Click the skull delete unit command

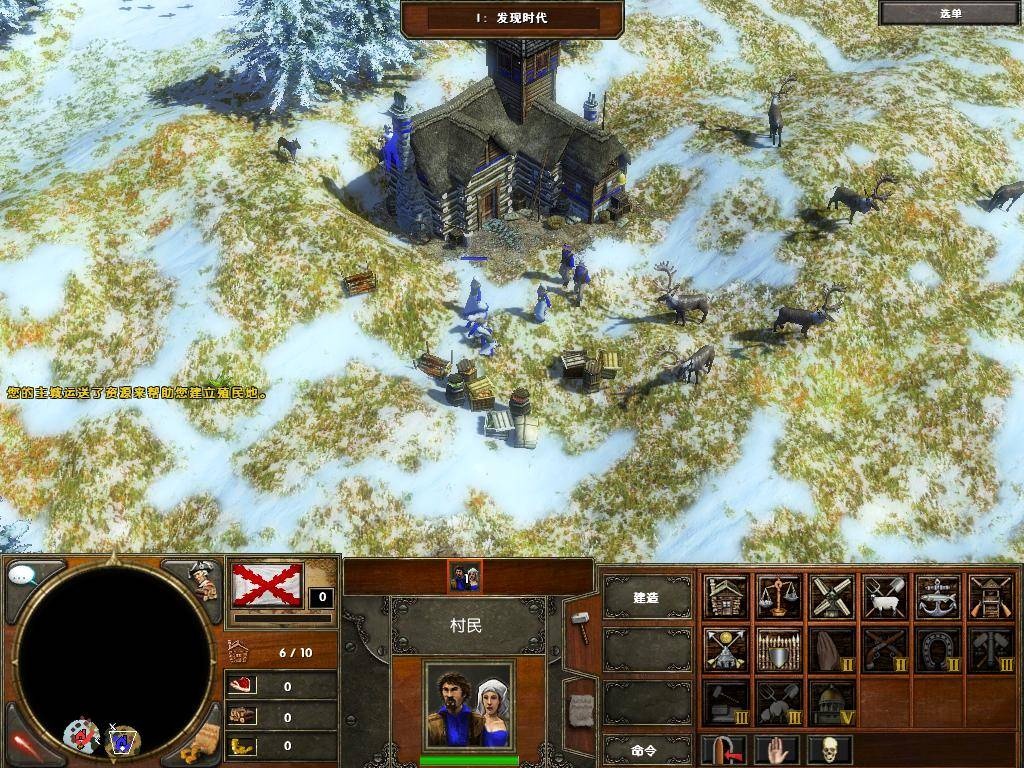coord(828,749)
